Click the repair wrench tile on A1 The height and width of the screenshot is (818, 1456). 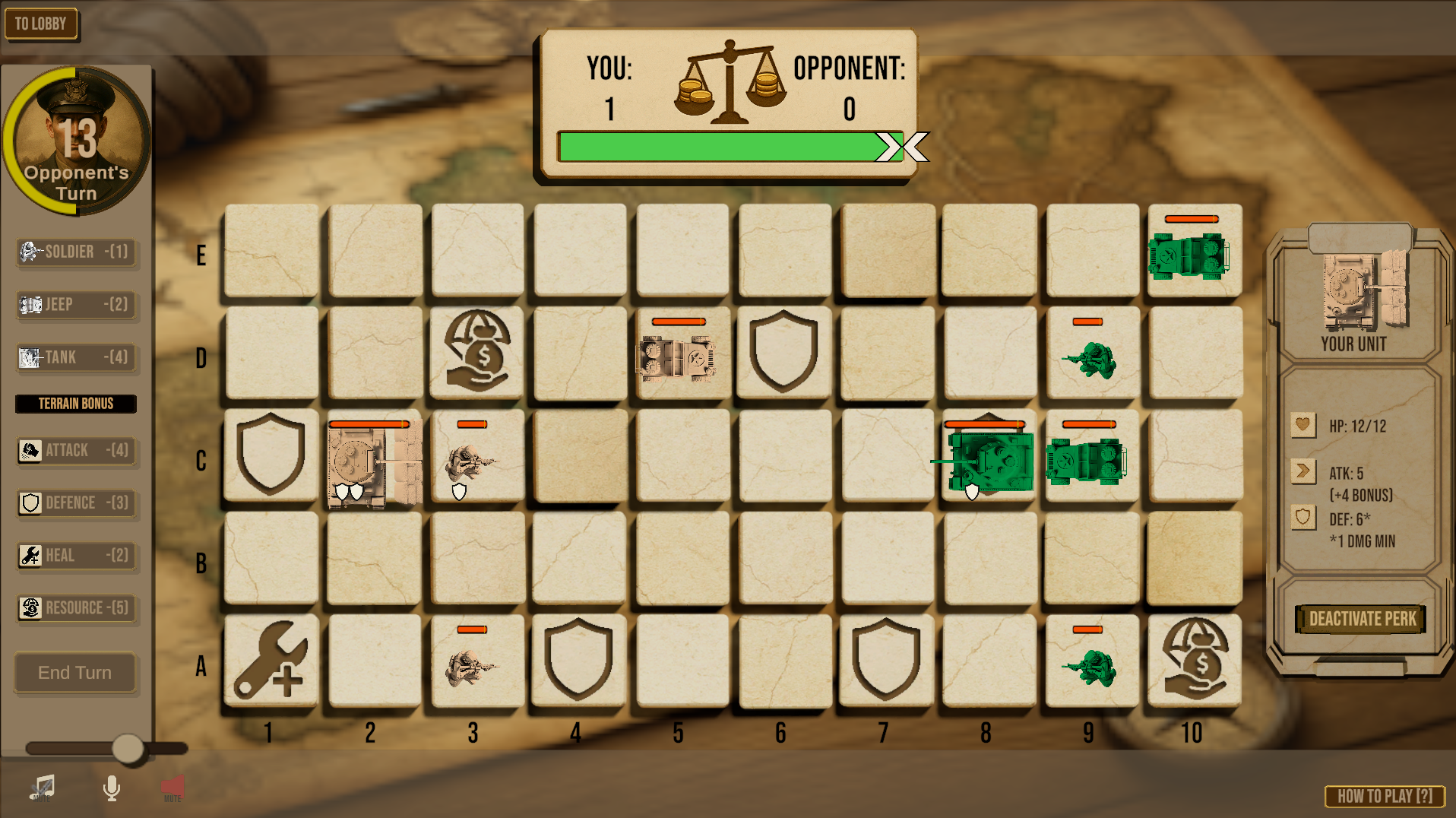pos(271,661)
